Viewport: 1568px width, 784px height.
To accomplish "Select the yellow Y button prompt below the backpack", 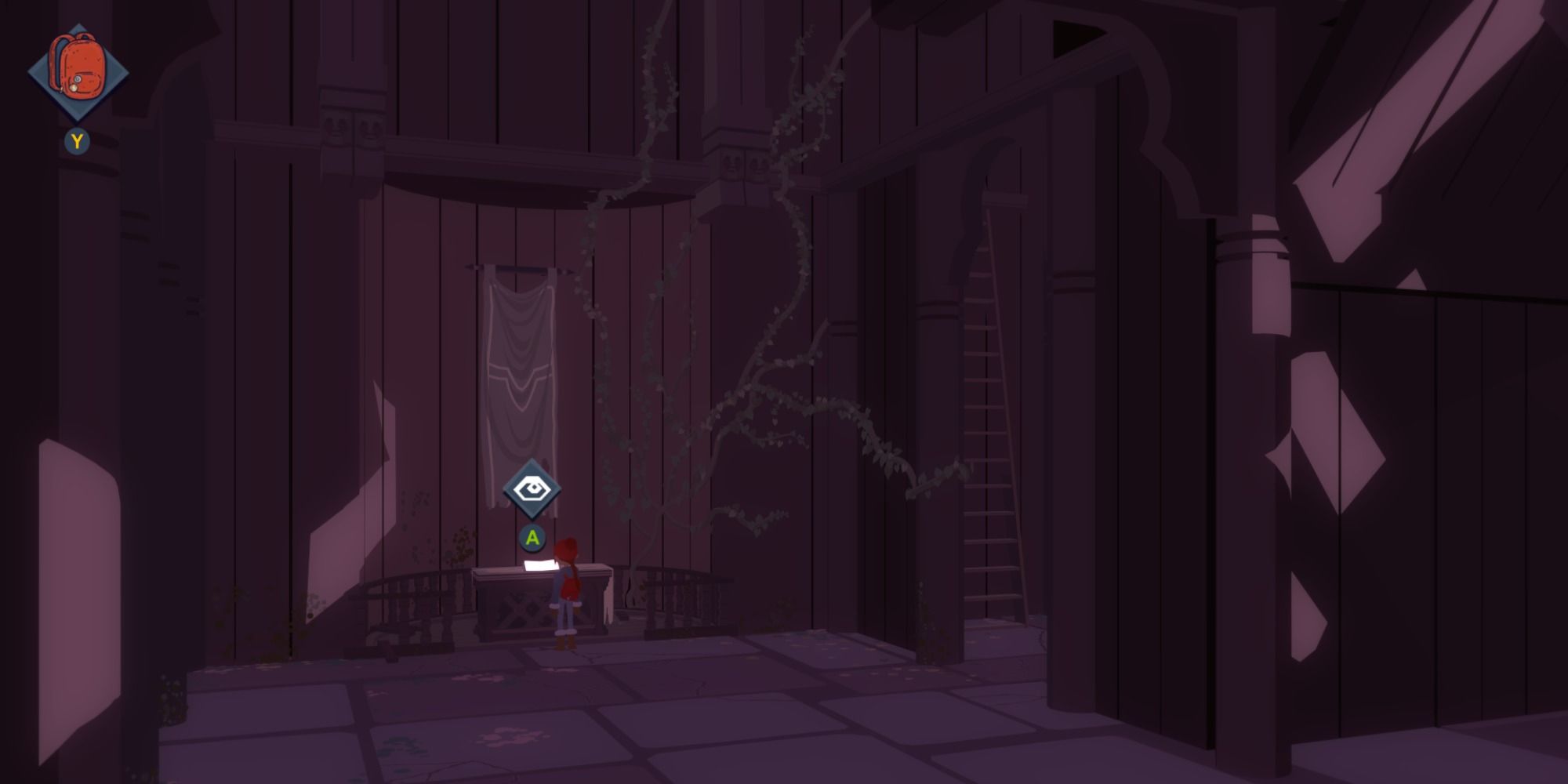I will 76,142.
